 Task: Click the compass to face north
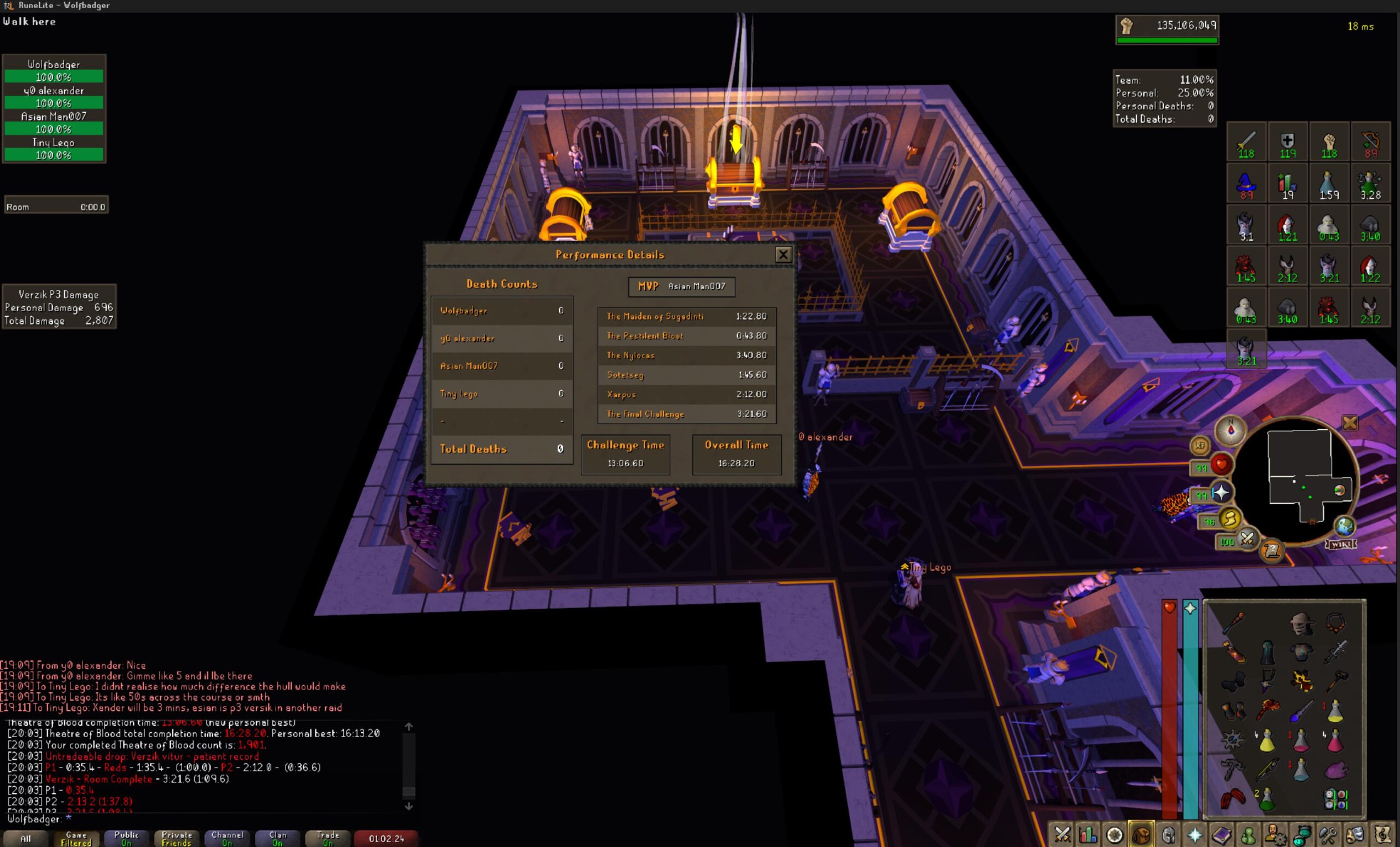(1230, 430)
